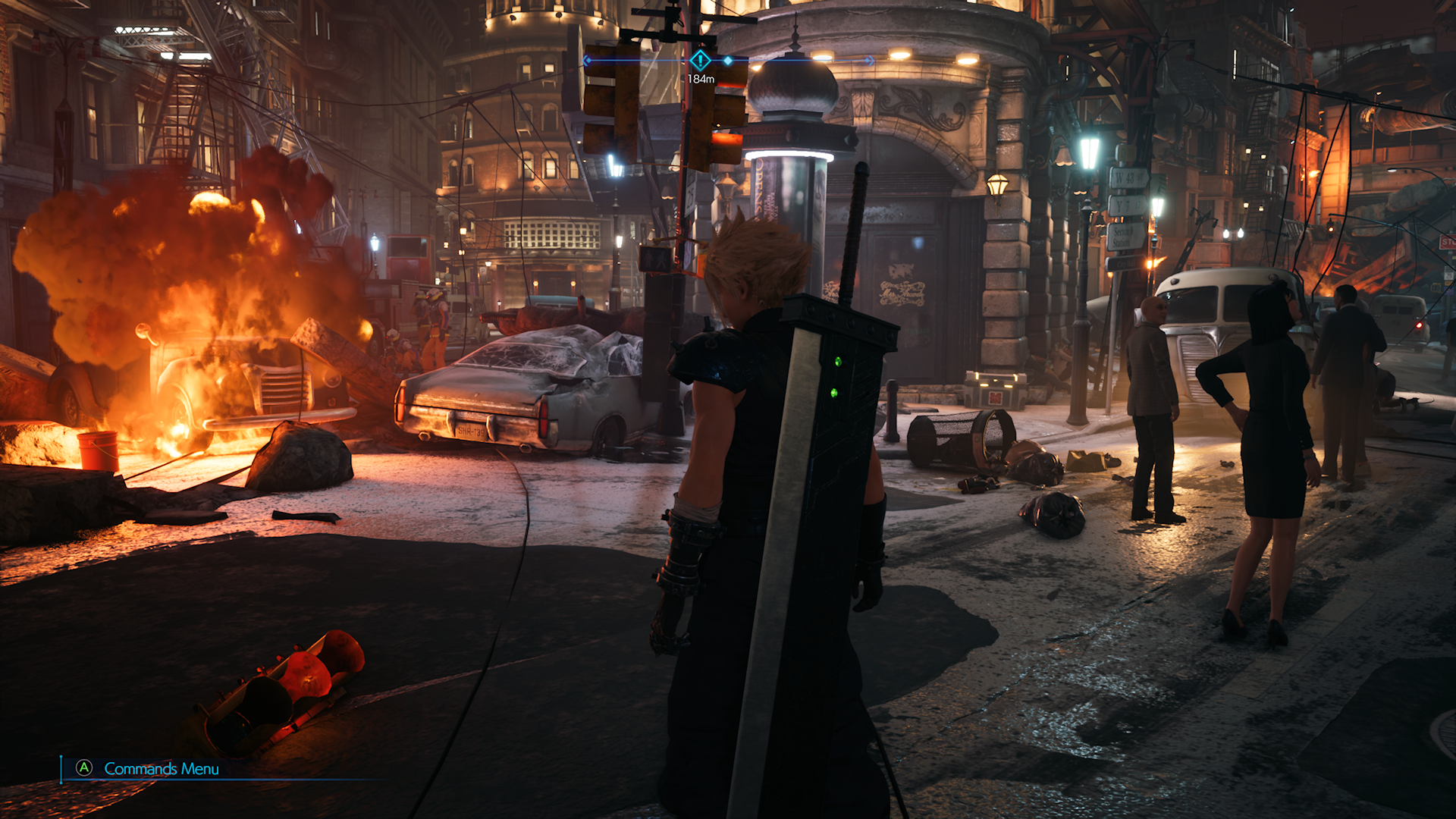Image resolution: width=1456 pixels, height=819 pixels.
Task: Expand the Y 7 ST sign pointer
Action: pos(1129,204)
